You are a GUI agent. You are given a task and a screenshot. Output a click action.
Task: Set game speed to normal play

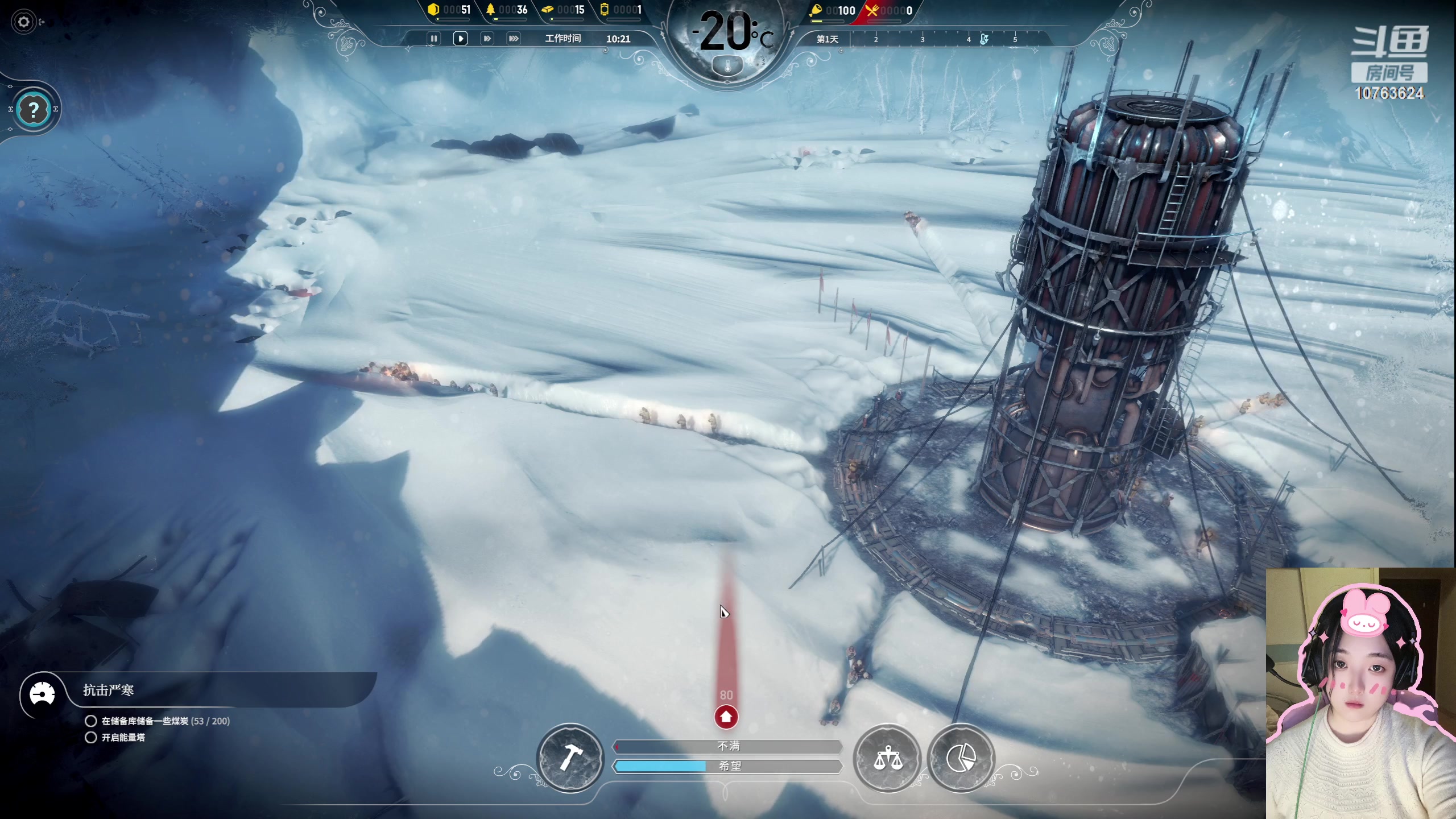pos(460,39)
